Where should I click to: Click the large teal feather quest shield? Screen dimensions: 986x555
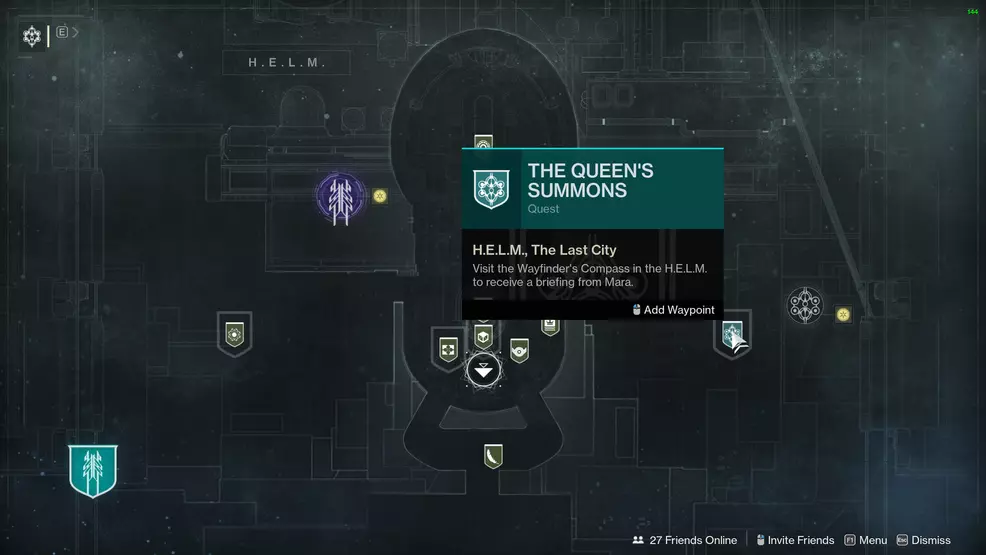[93, 470]
